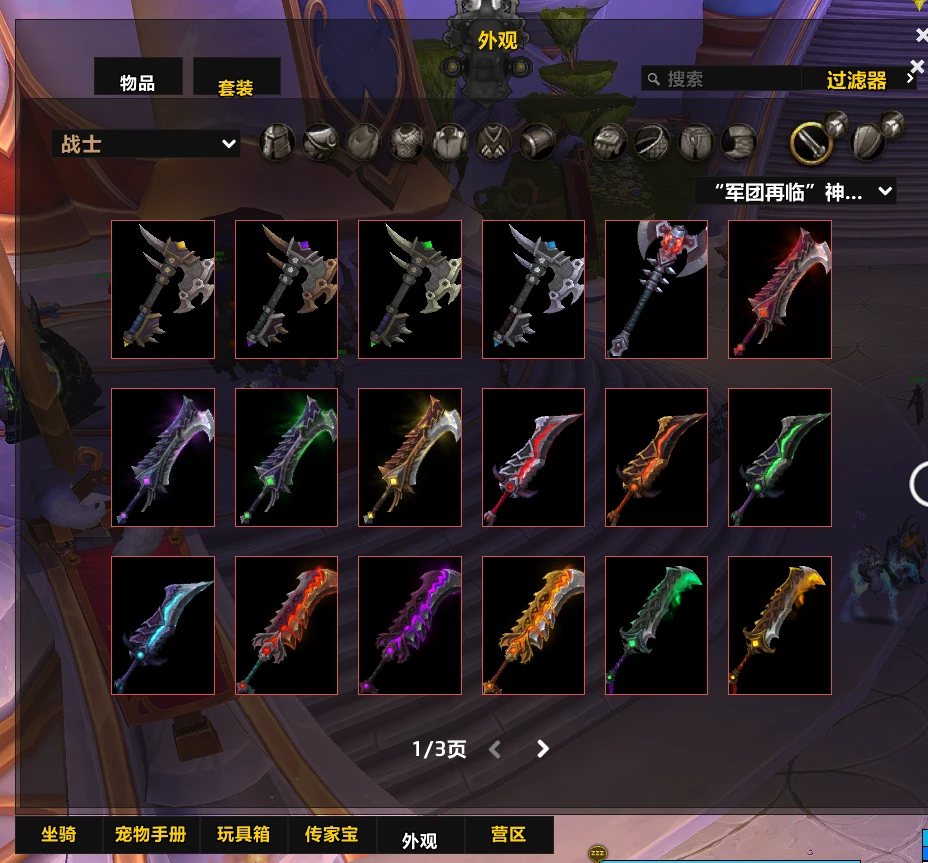The width and height of the screenshot is (928, 863).
Task: Select the main-hand weapon slot icon
Action: coord(811,144)
